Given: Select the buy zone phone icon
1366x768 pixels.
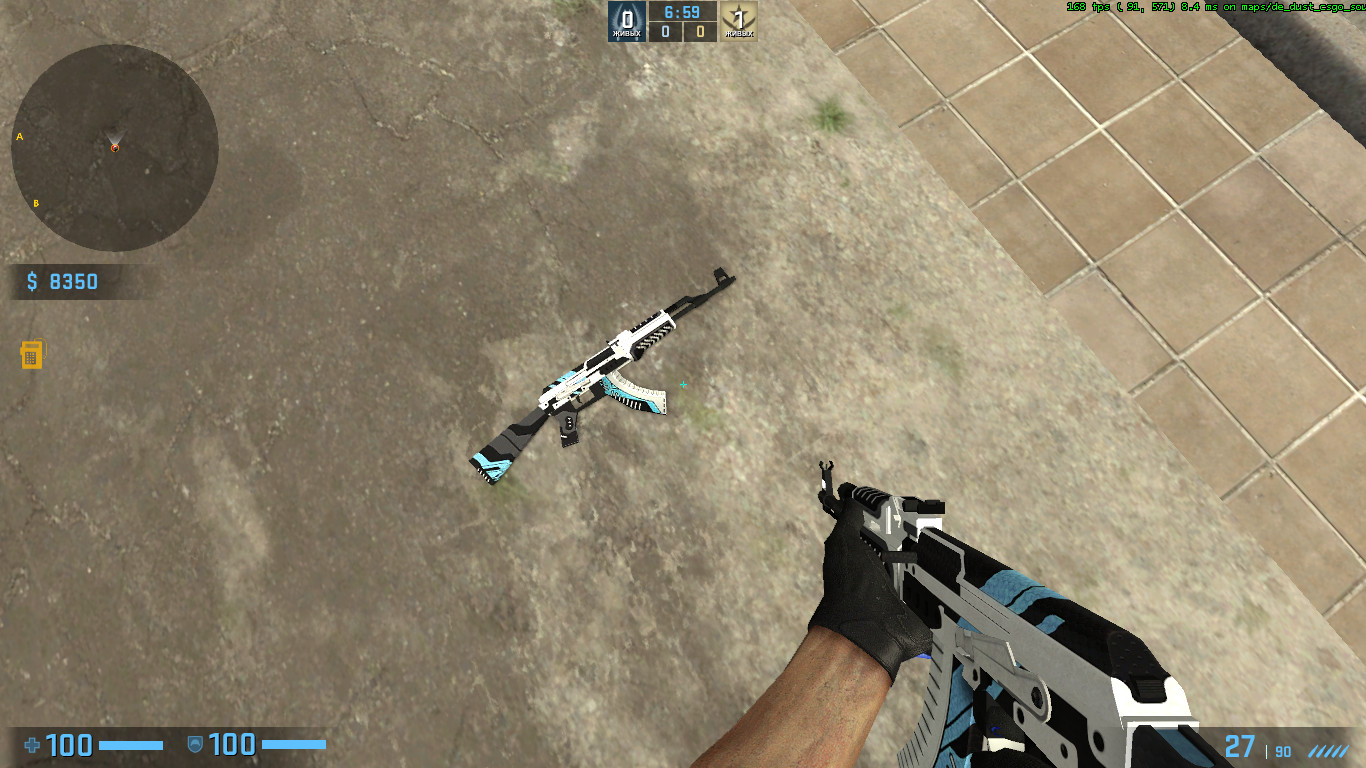Looking at the screenshot, I should coord(32,355).
